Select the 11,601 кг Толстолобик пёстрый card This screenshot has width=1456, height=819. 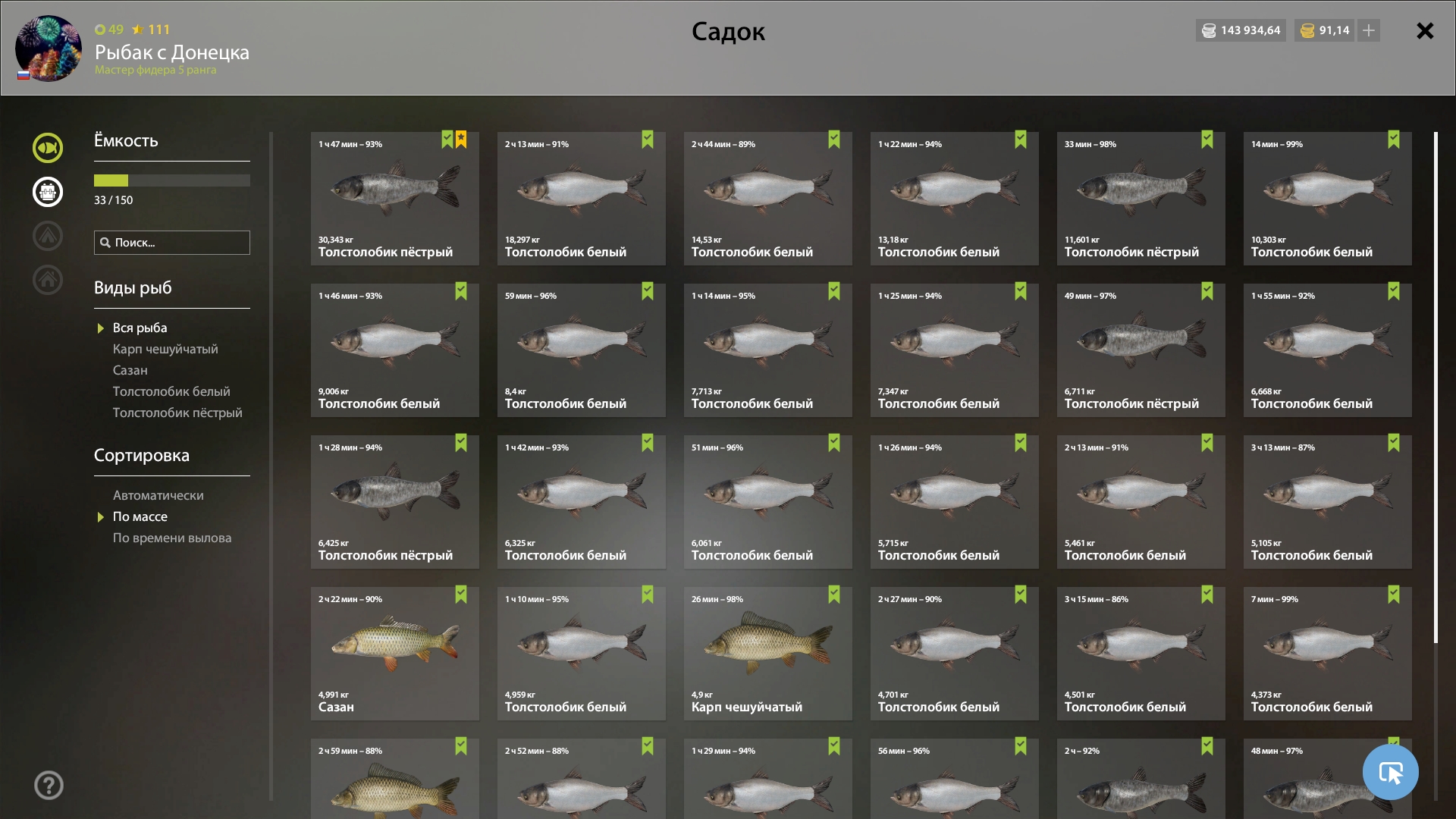pos(1141,199)
